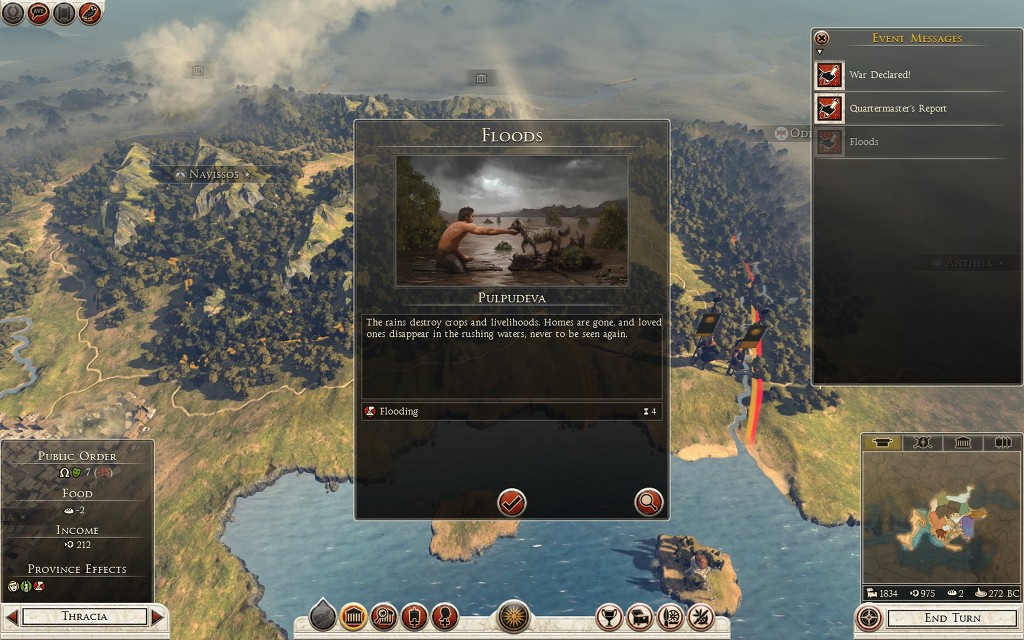This screenshot has width=1024, height=640.
Task: Select the next province with right arrow
Action: click(157, 617)
